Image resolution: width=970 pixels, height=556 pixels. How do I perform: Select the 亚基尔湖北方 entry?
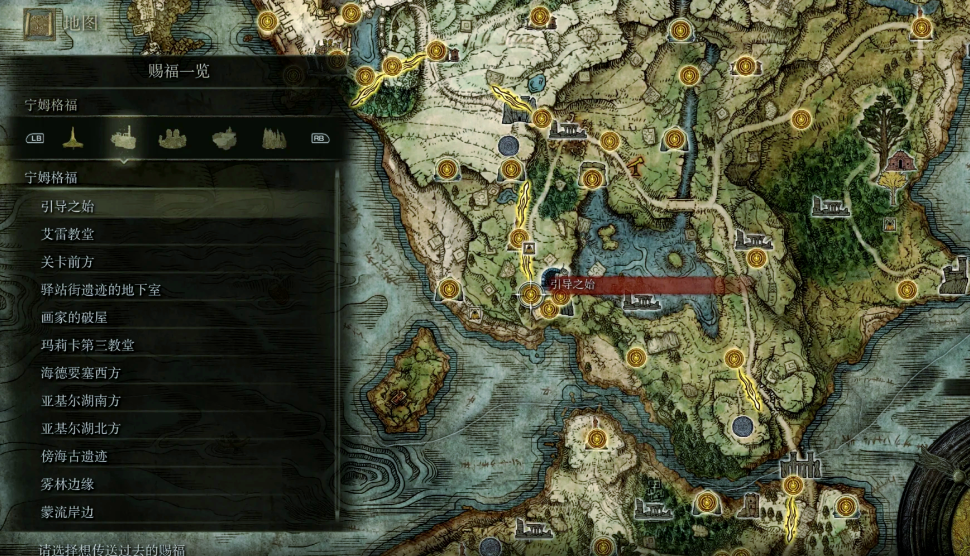tap(81, 429)
